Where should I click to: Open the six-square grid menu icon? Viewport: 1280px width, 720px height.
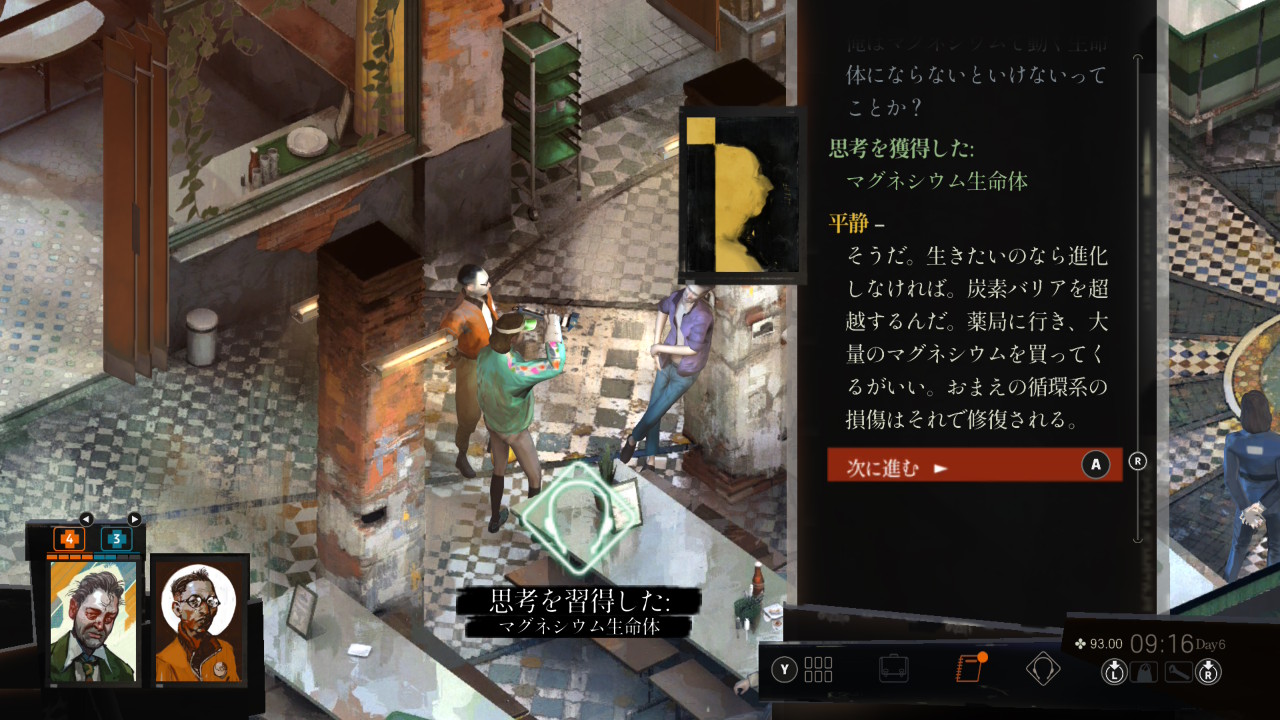[817, 668]
